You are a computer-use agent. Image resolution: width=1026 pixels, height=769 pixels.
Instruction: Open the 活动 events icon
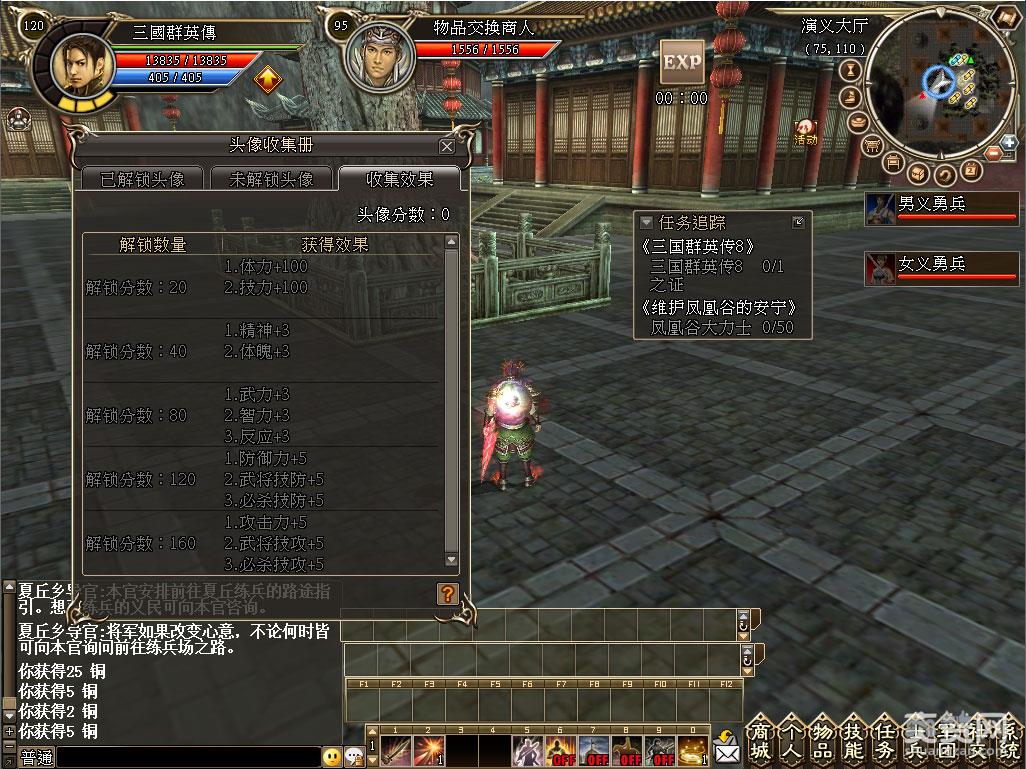click(x=805, y=131)
